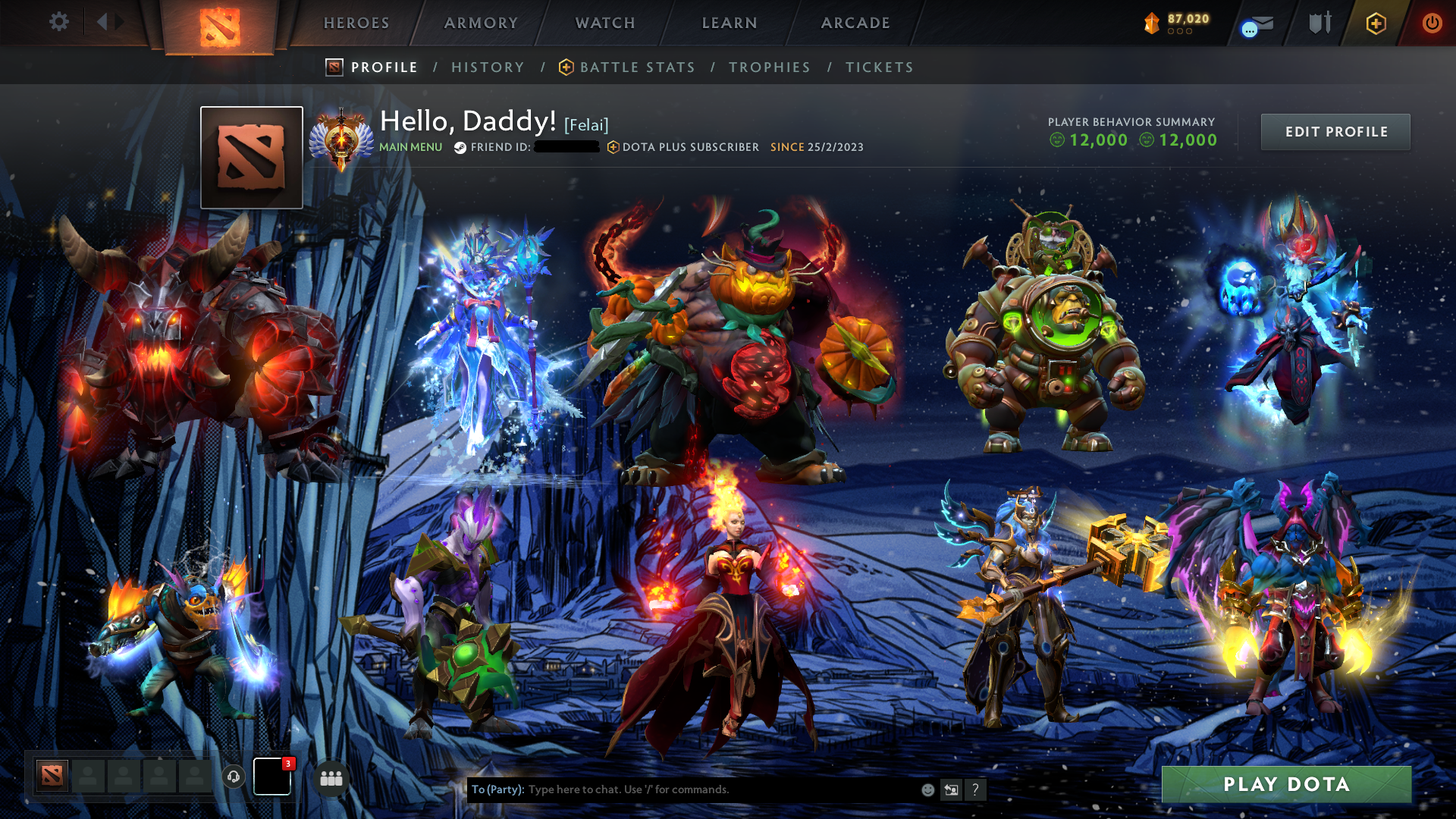Open the settings gear
The width and height of the screenshot is (1456, 819).
coord(59,22)
